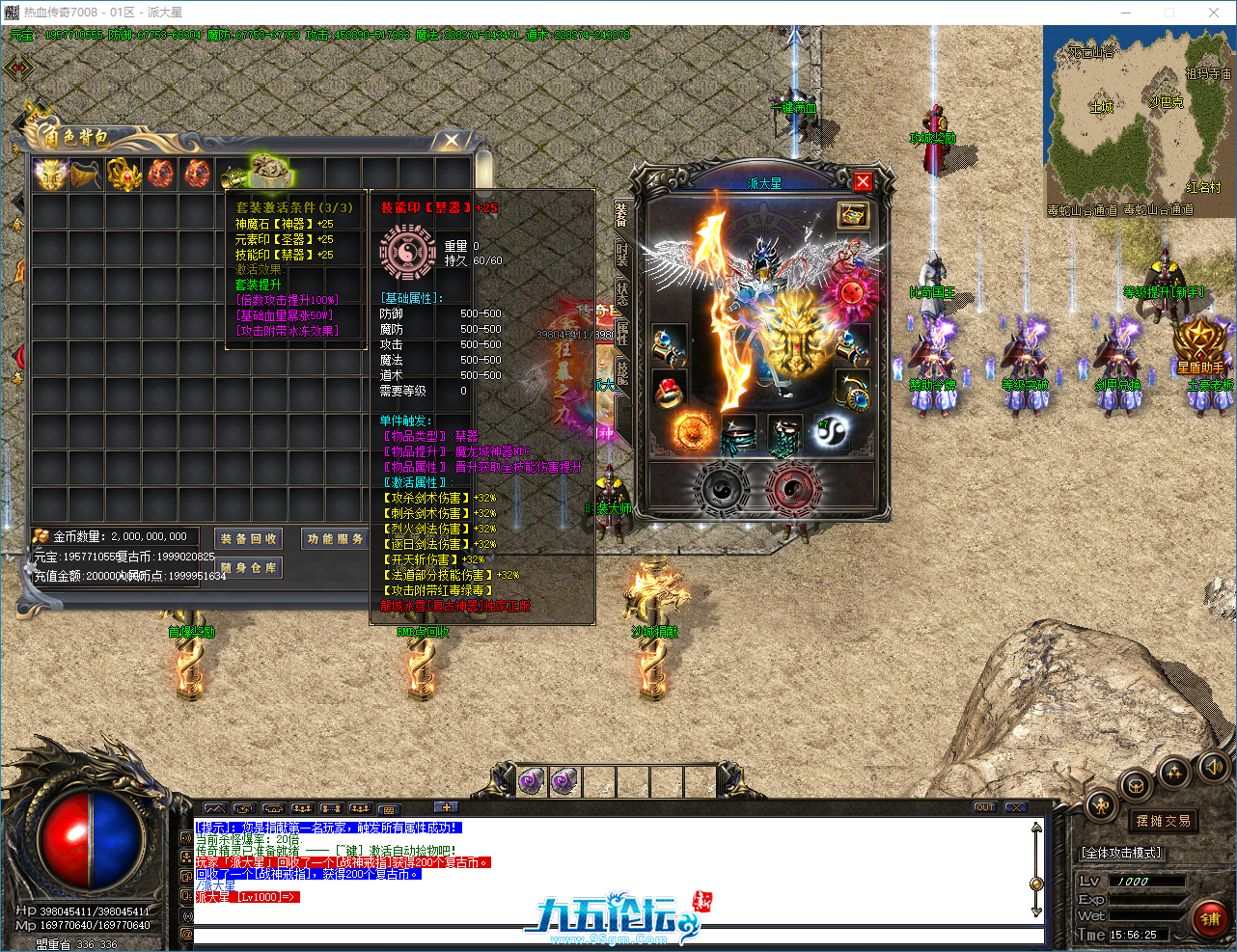Select the golden mask item in backpack
This screenshot has height=952, width=1237.
pos(49,174)
